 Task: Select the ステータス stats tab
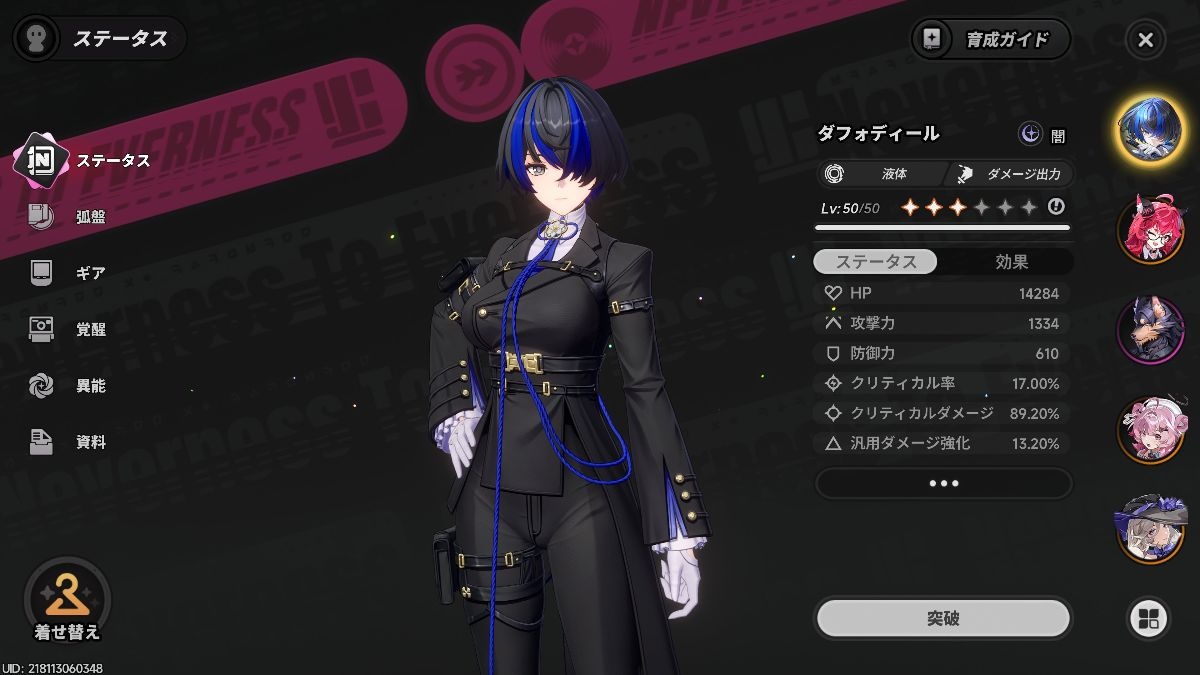click(876, 262)
